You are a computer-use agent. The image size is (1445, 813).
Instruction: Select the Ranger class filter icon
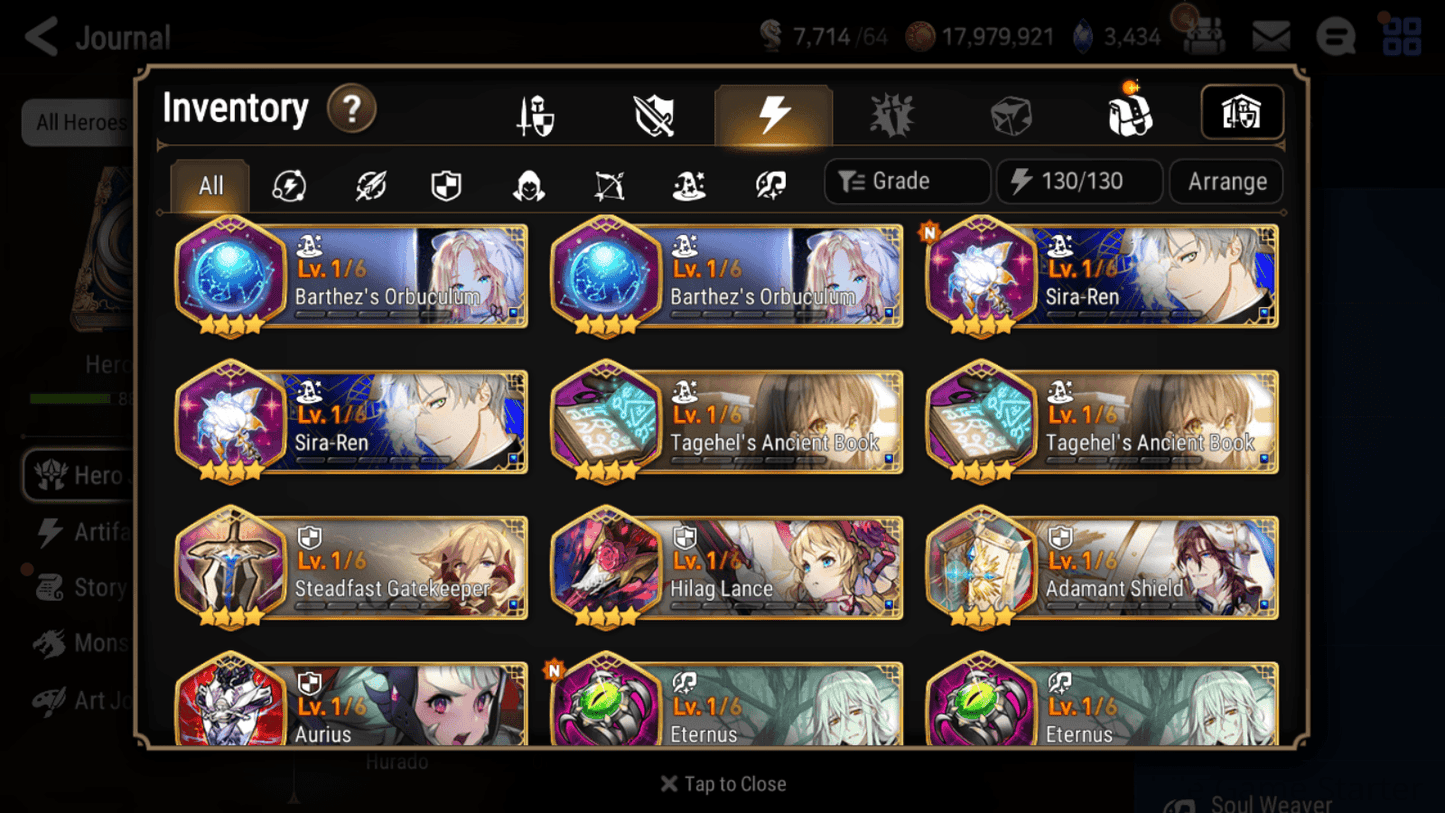click(x=607, y=181)
